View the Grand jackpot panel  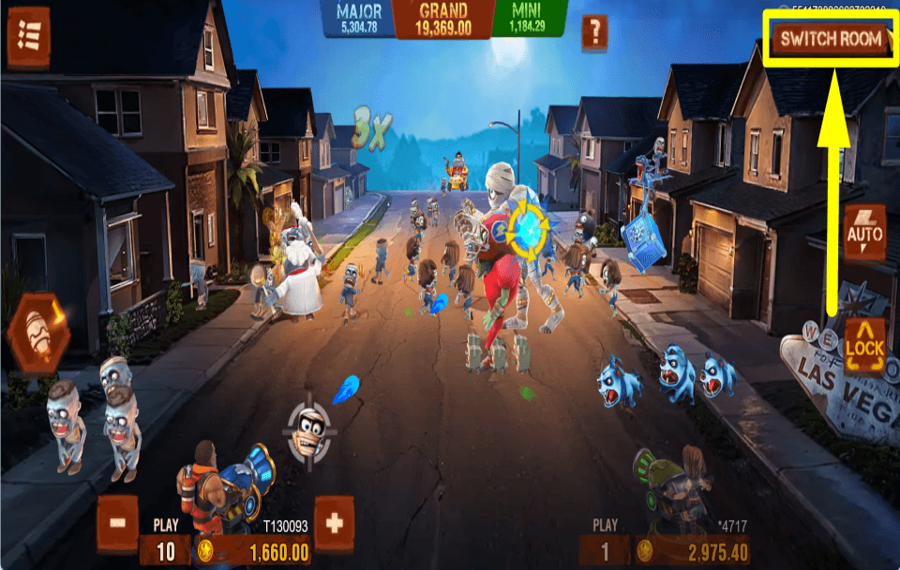[x=444, y=19]
